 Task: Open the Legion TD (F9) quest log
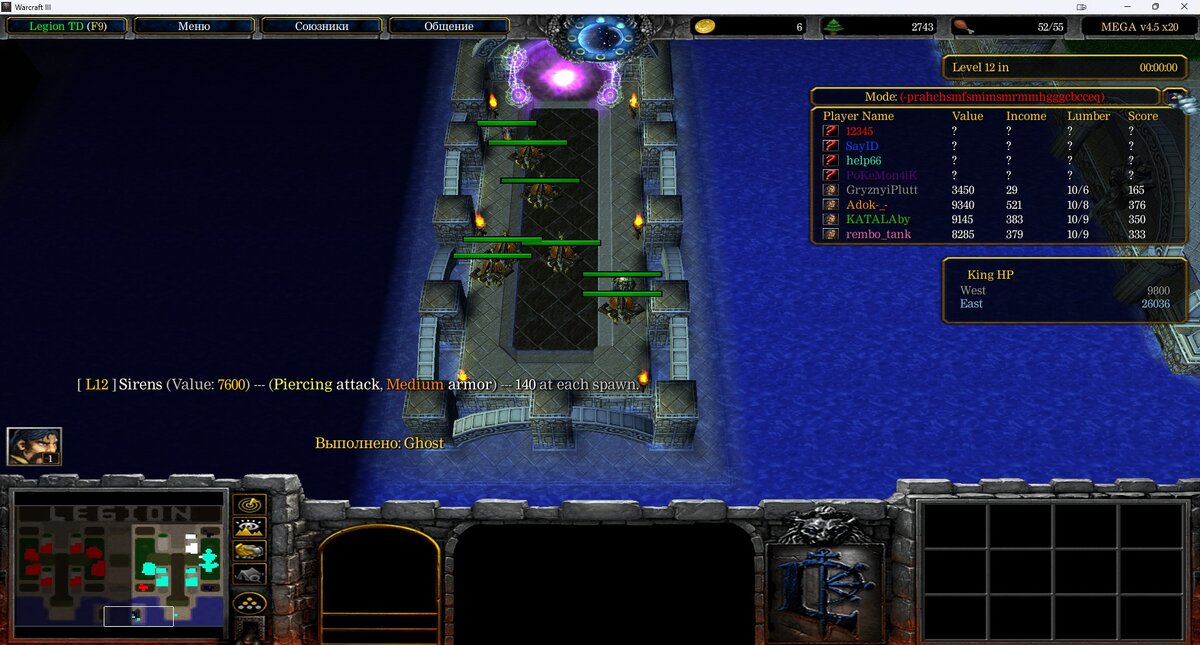tap(67, 26)
